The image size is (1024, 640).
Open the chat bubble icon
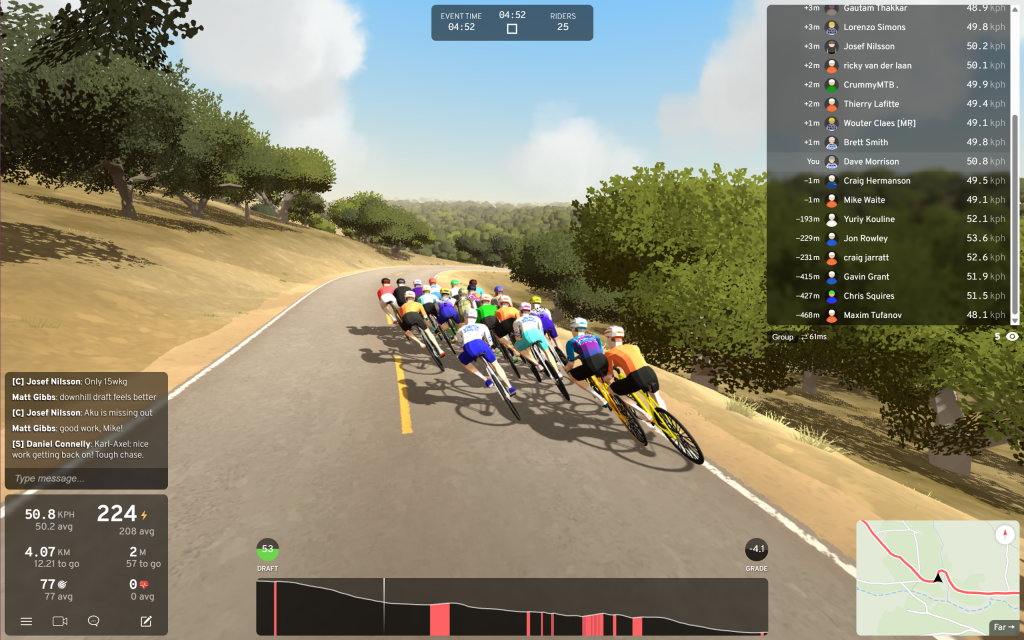[x=94, y=621]
